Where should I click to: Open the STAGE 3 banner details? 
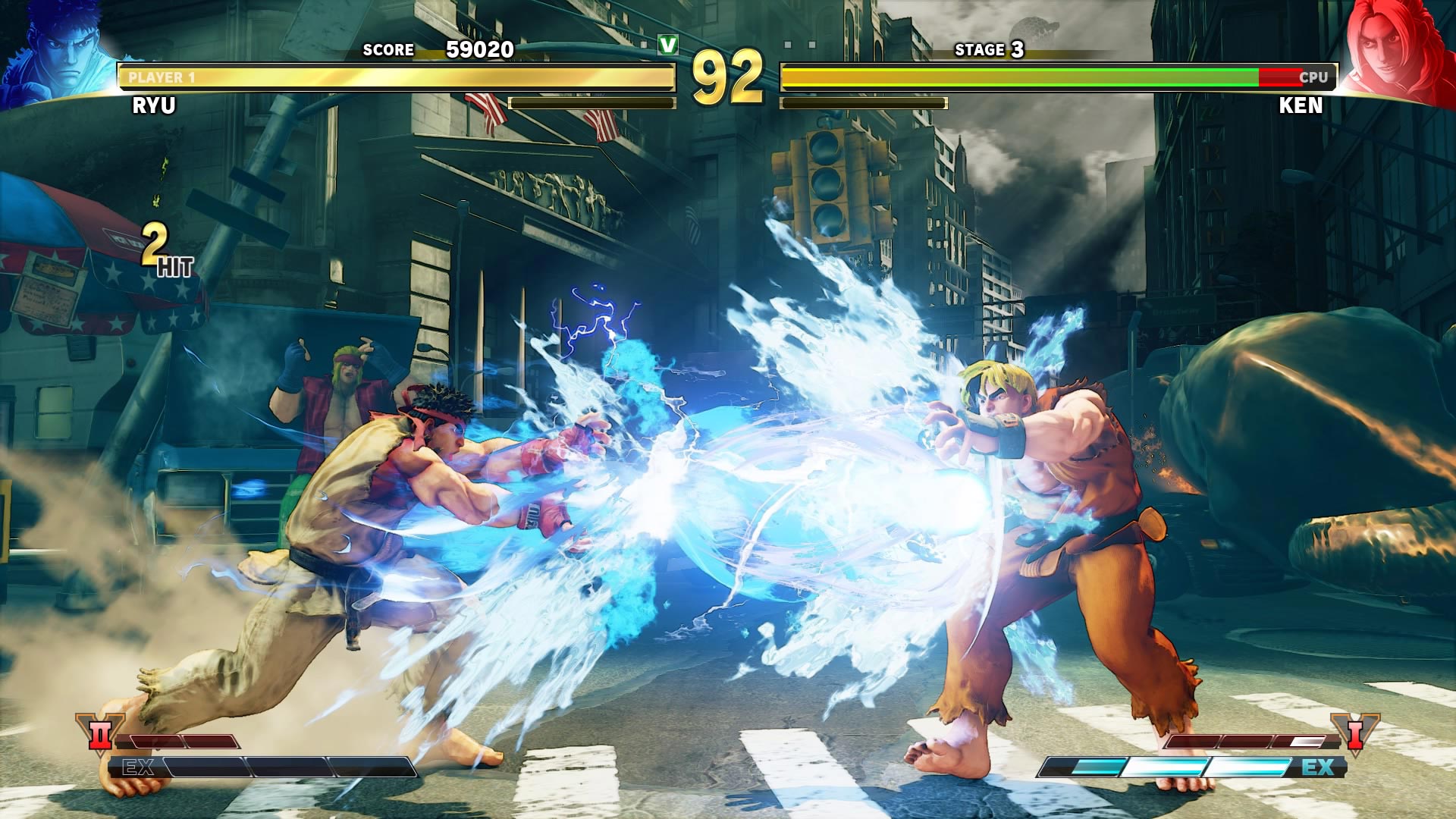click(x=991, y=50)
